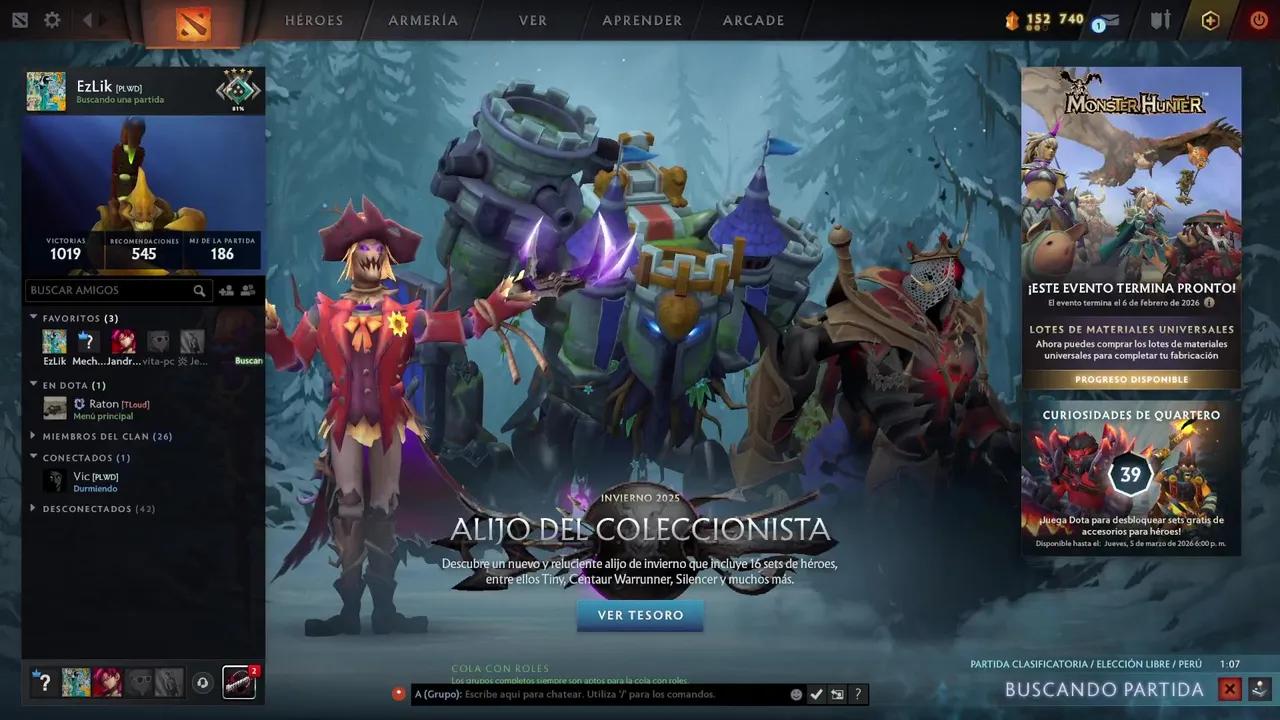Open Dota Plus page via gold hexagon icon
Viewport: 1280px width, 720px height.
(1211, 20)
